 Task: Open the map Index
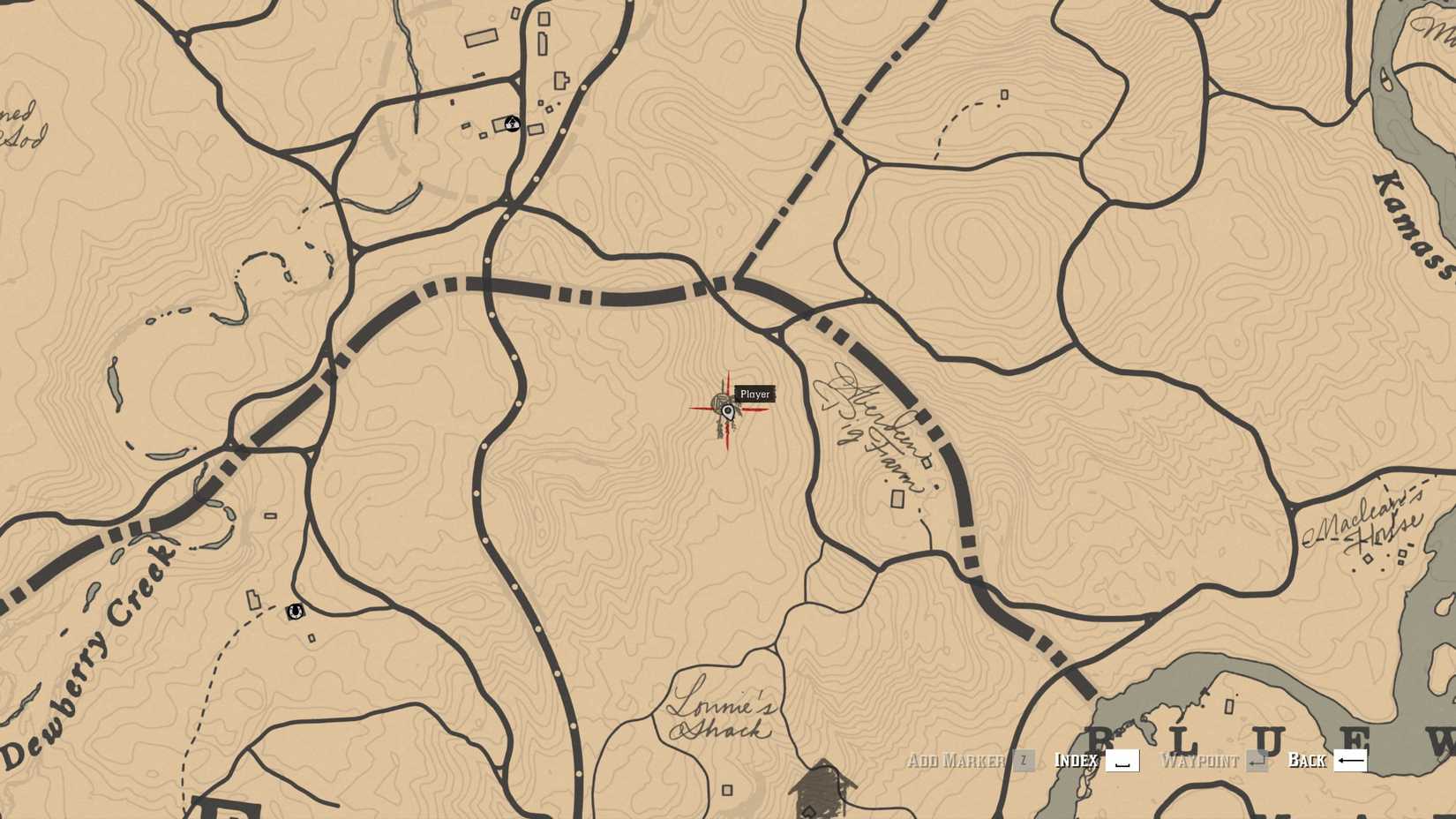[1075, 759]
